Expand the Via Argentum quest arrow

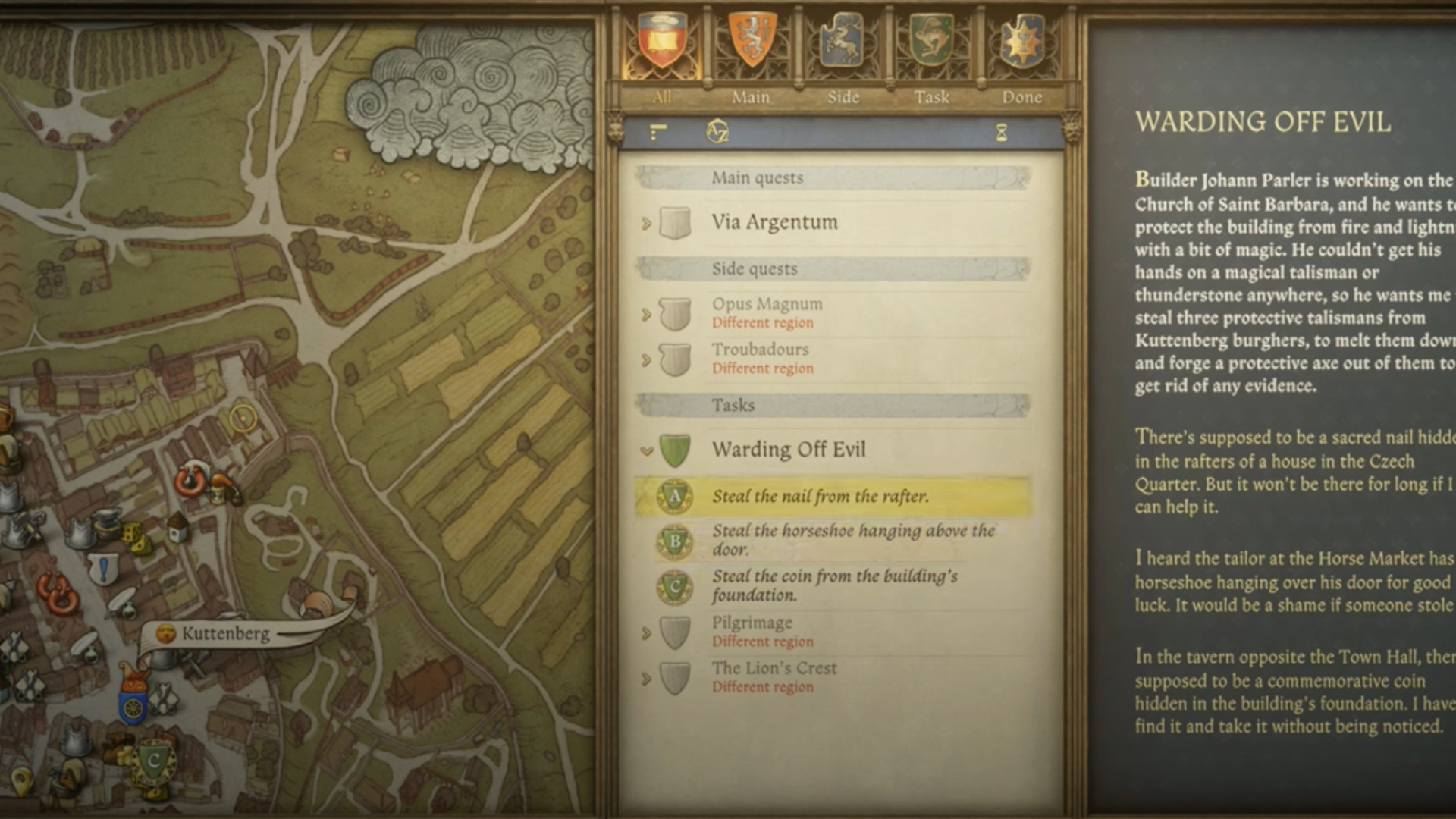646,223
